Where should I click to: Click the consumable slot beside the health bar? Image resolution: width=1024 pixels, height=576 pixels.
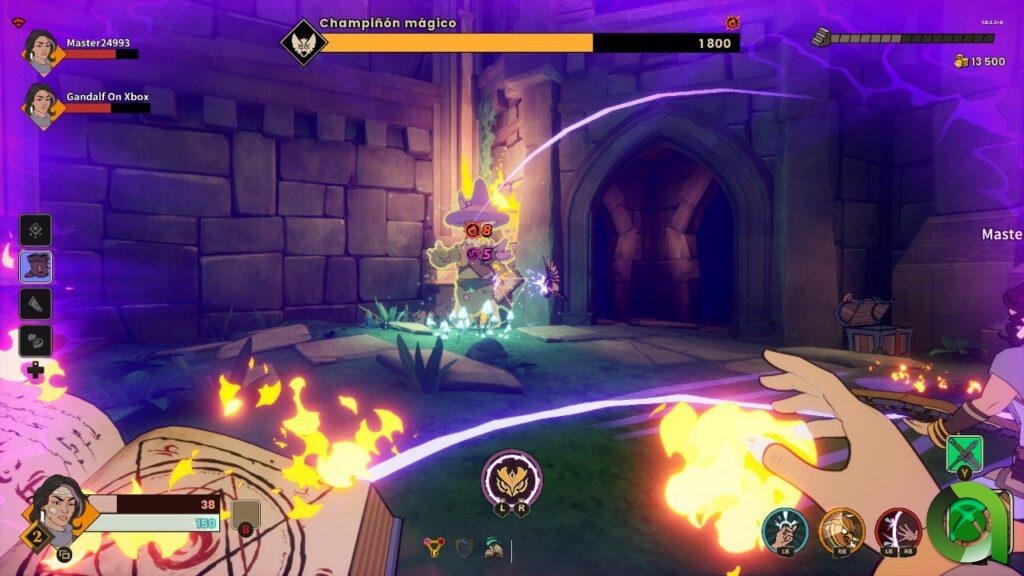pyautogui.click(x=245, y=515)
